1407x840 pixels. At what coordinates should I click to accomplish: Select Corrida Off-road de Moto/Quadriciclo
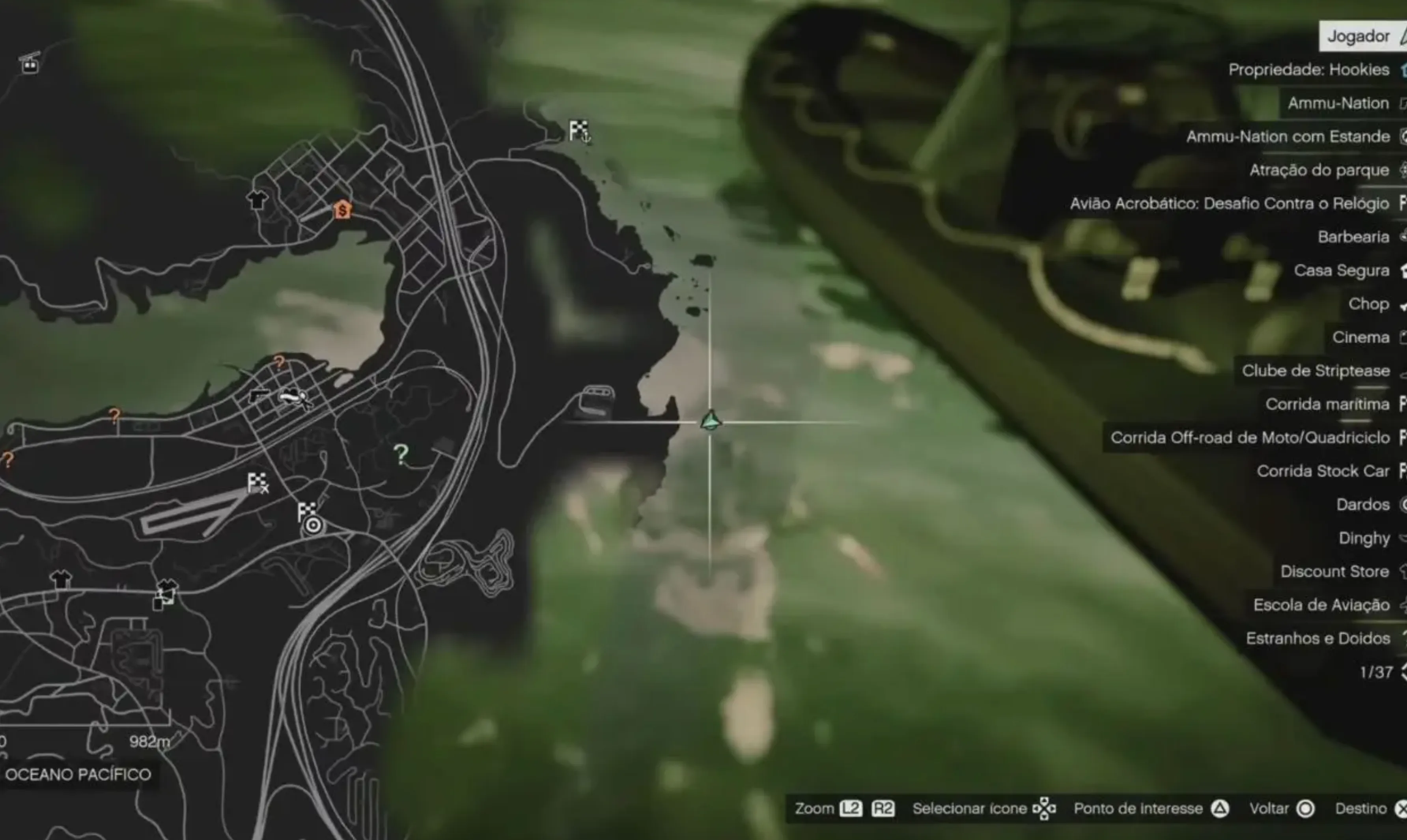pyautogui.click(x=1250, y=437)
